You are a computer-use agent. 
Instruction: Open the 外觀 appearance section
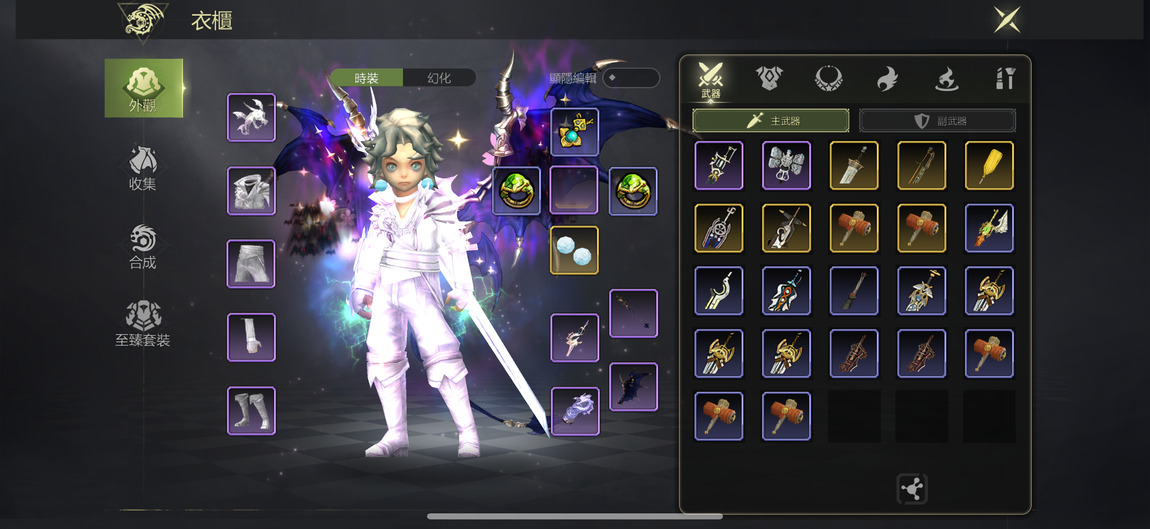tap(143, 88)
